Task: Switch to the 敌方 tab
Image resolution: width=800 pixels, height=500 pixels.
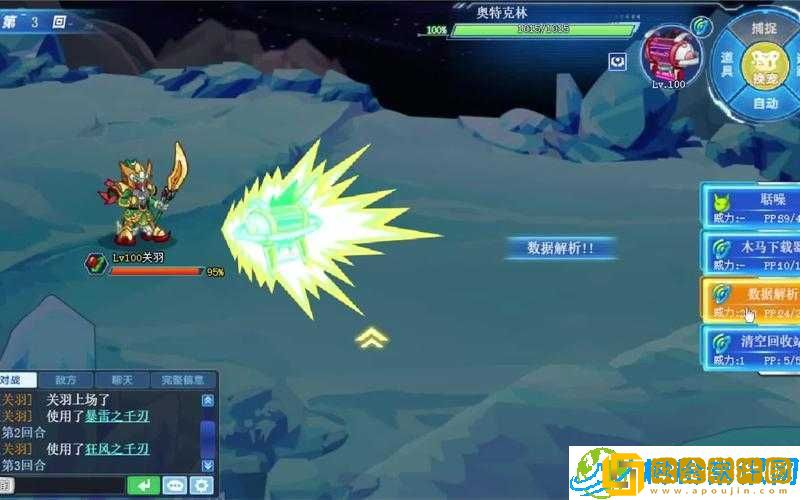Action: pos(66,380)
